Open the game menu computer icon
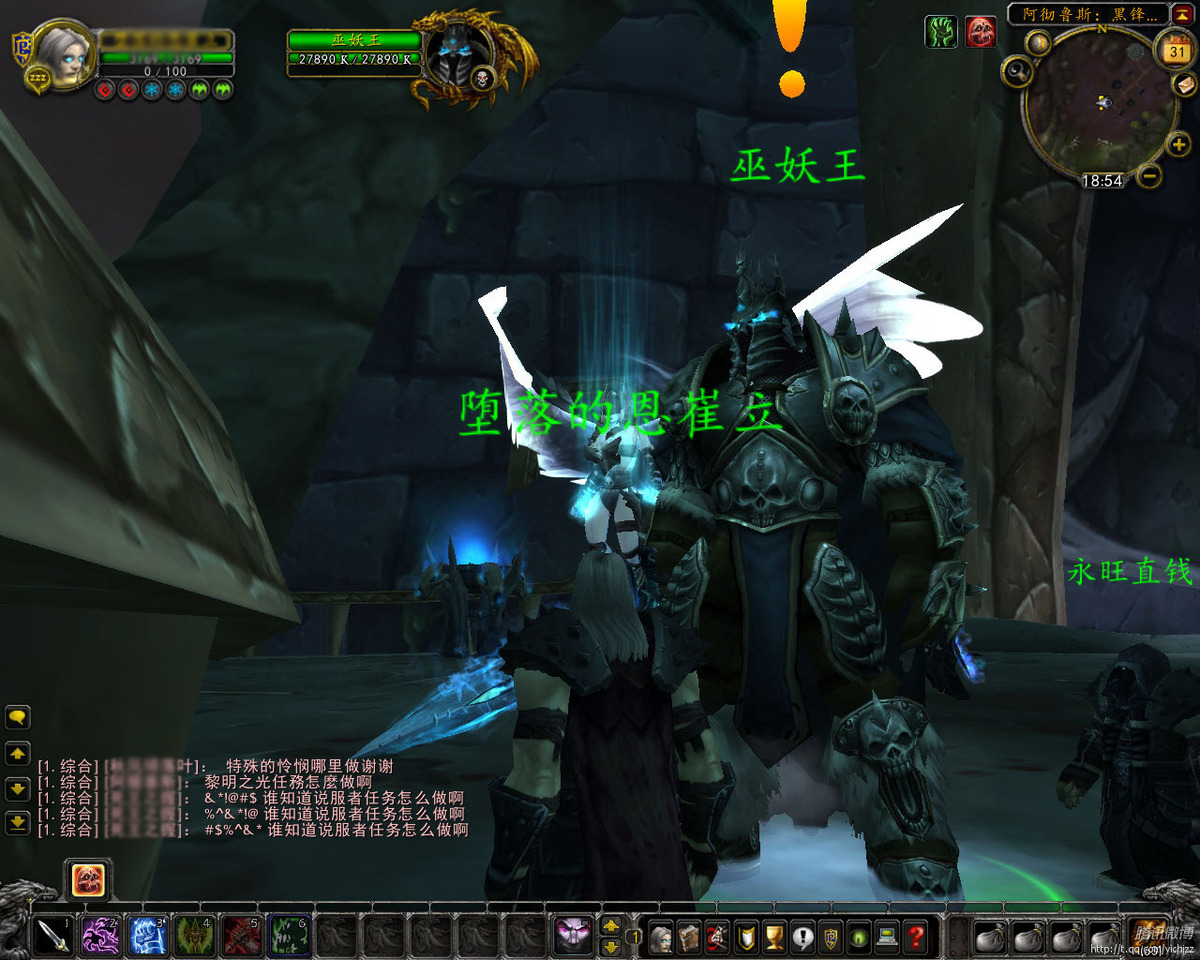 point(886,938)
